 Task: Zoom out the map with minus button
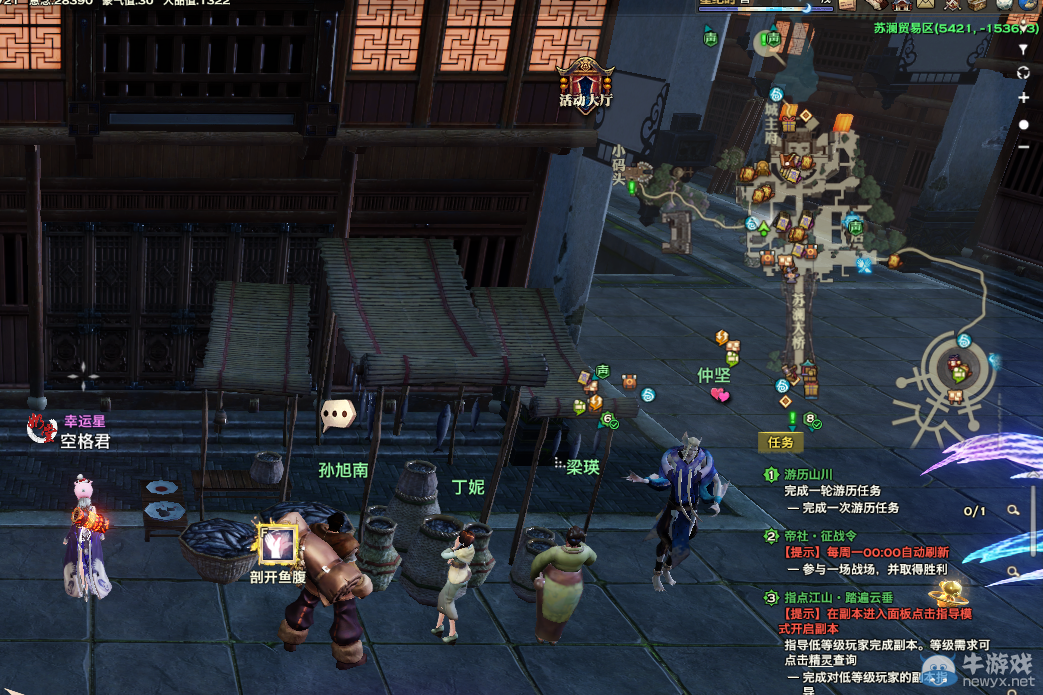[1023, 148]
